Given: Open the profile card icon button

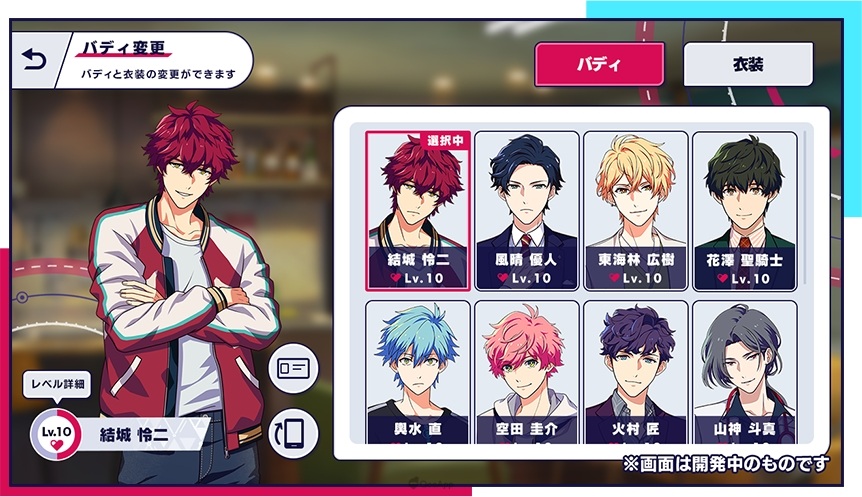Looking at the screenshot, I should 294,367.
